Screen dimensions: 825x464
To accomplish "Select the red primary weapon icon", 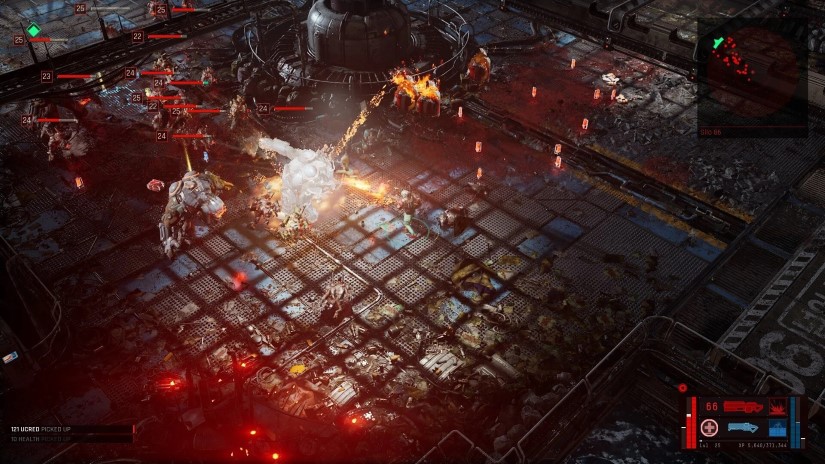I will pos(742,407).
